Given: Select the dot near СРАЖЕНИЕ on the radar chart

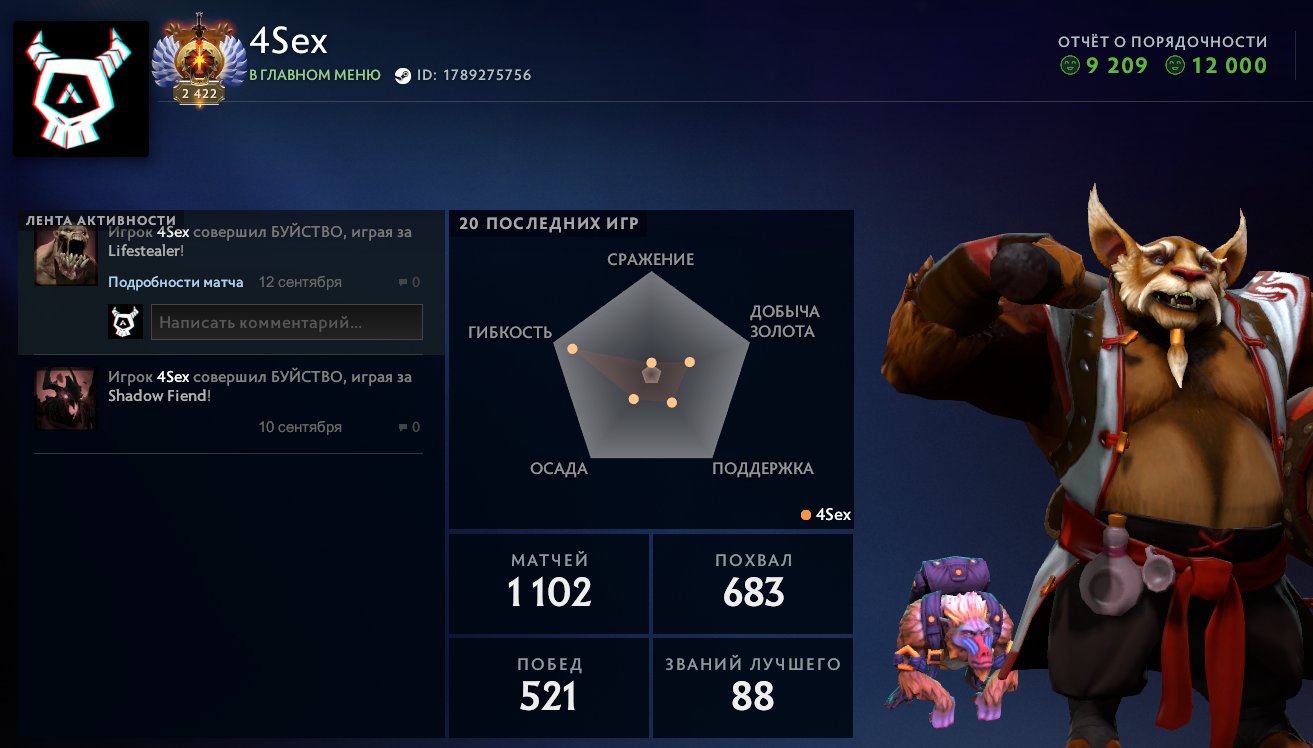Looking at the screenshot, I should point(652,362).
